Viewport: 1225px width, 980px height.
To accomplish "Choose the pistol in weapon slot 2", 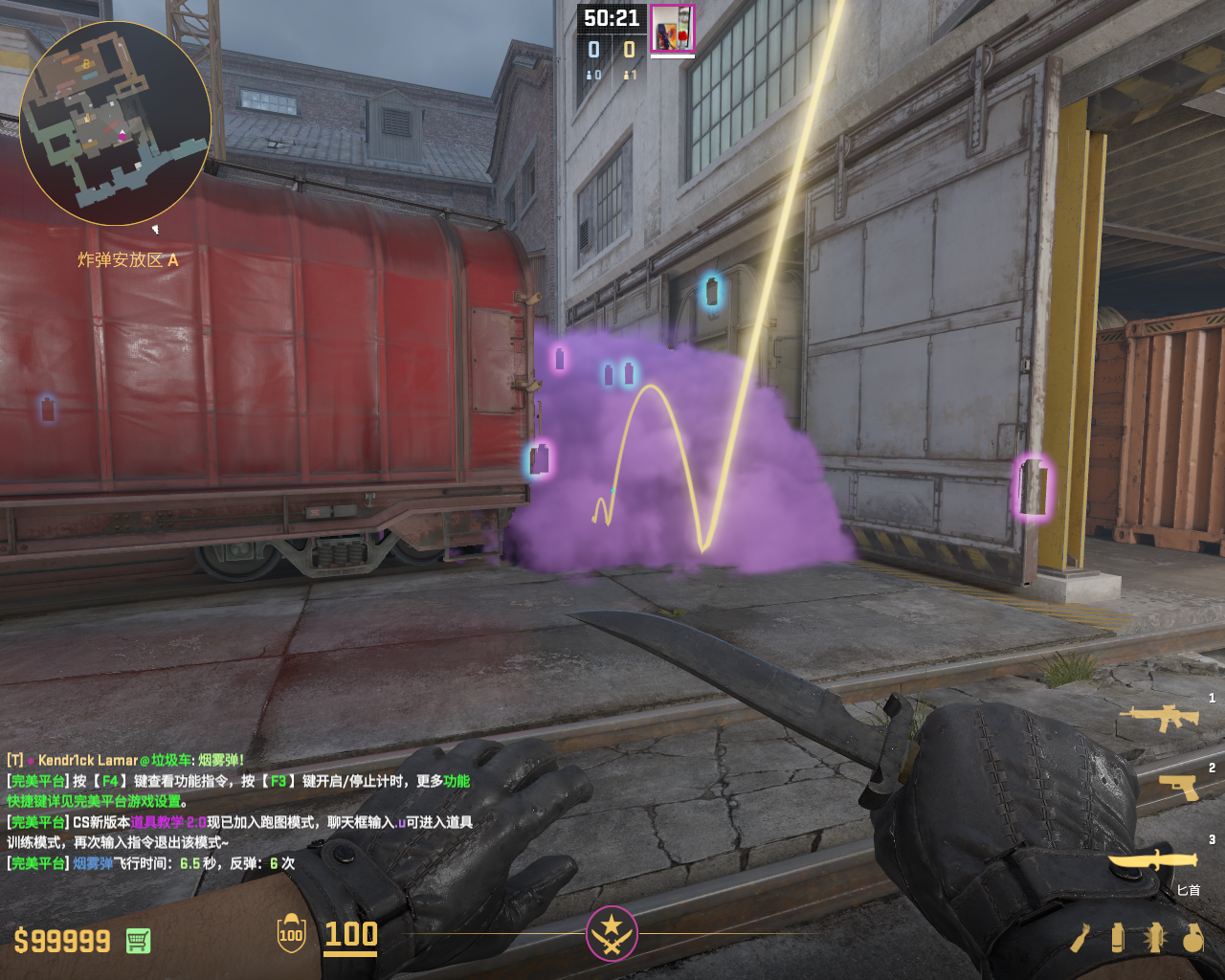I will (x=1179, y=787).
